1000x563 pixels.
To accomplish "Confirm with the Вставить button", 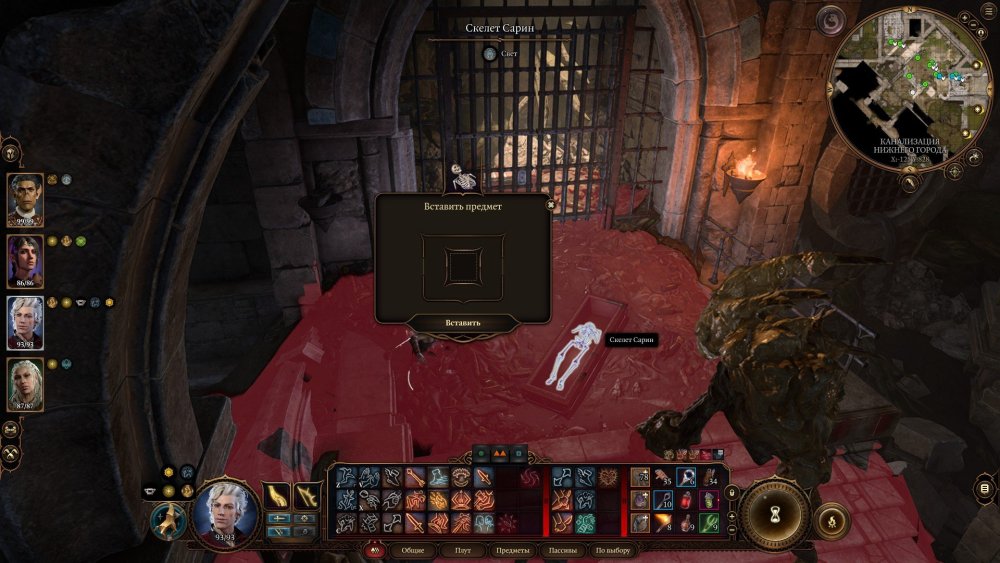I will point(462,323).
